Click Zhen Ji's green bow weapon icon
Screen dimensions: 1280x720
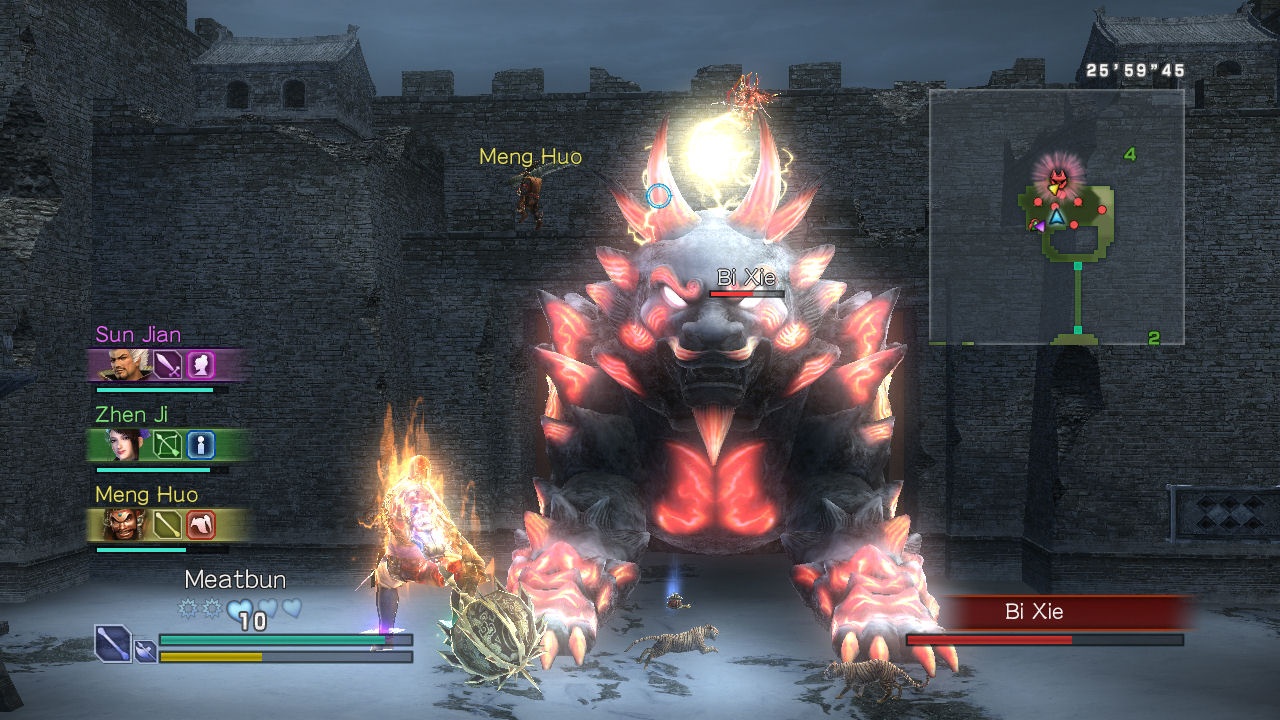coord(167,445)
